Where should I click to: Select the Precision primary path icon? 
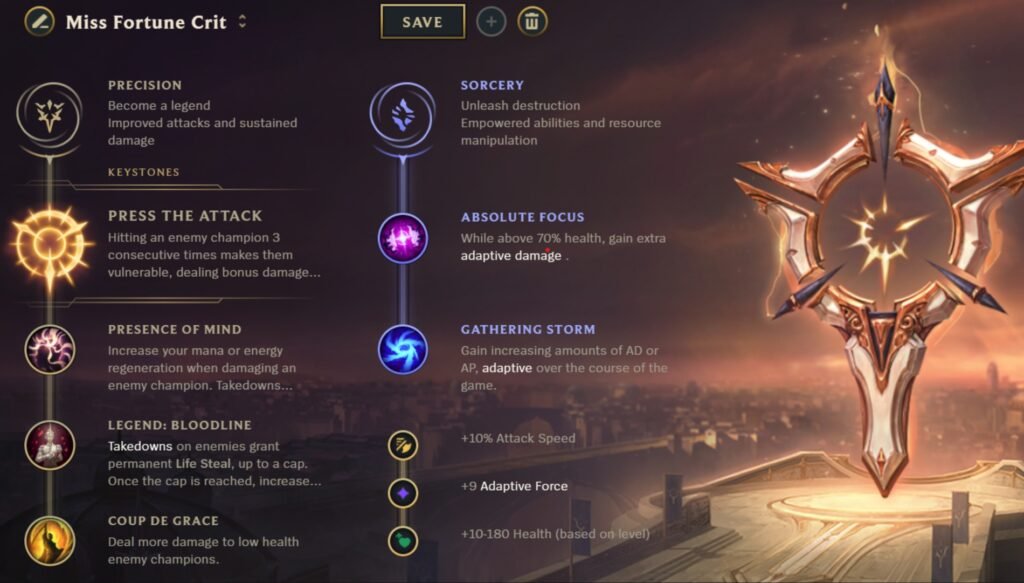48,115
